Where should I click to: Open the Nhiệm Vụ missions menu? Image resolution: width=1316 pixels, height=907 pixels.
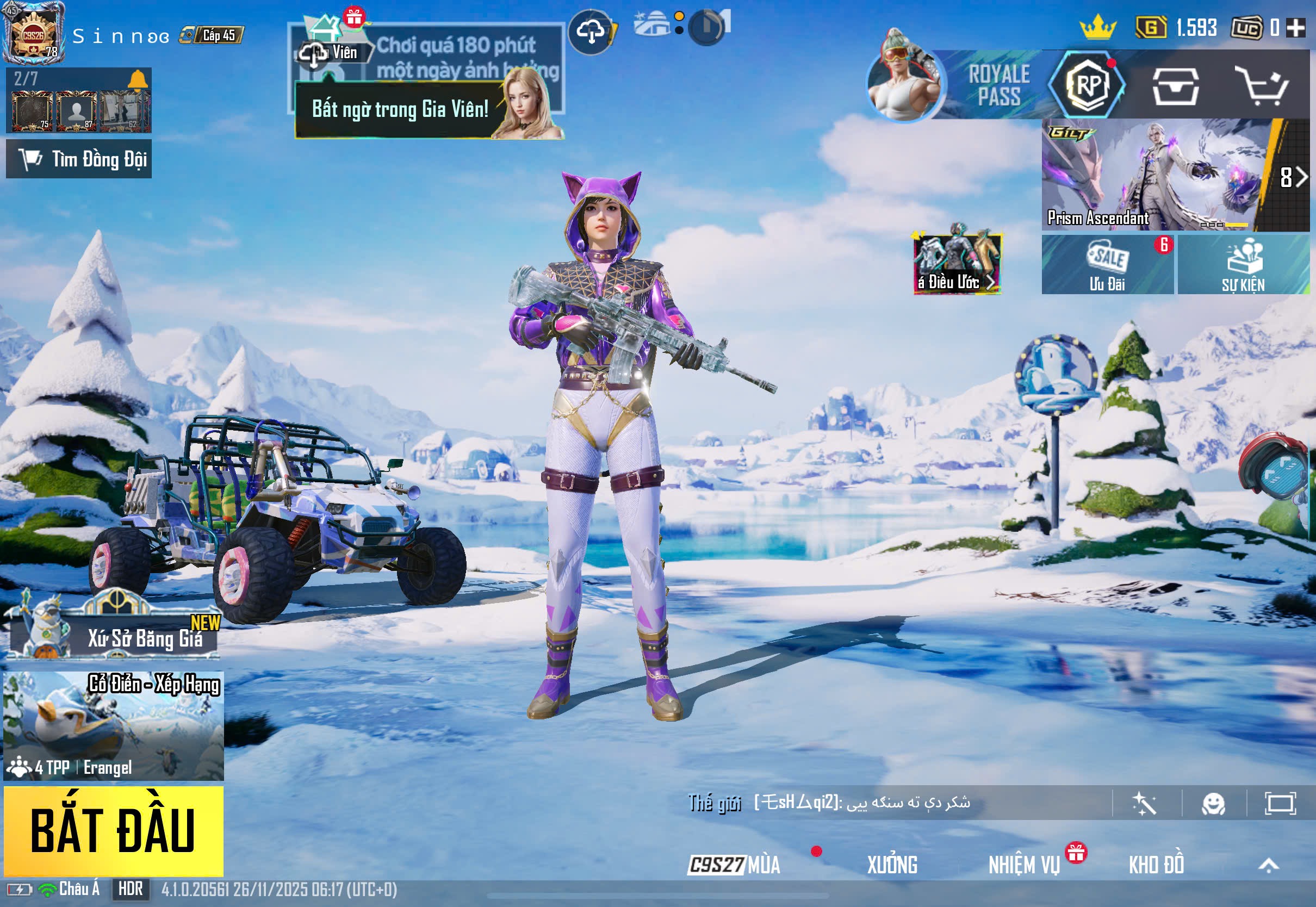pyautogui.click(x=1024, y=865)
